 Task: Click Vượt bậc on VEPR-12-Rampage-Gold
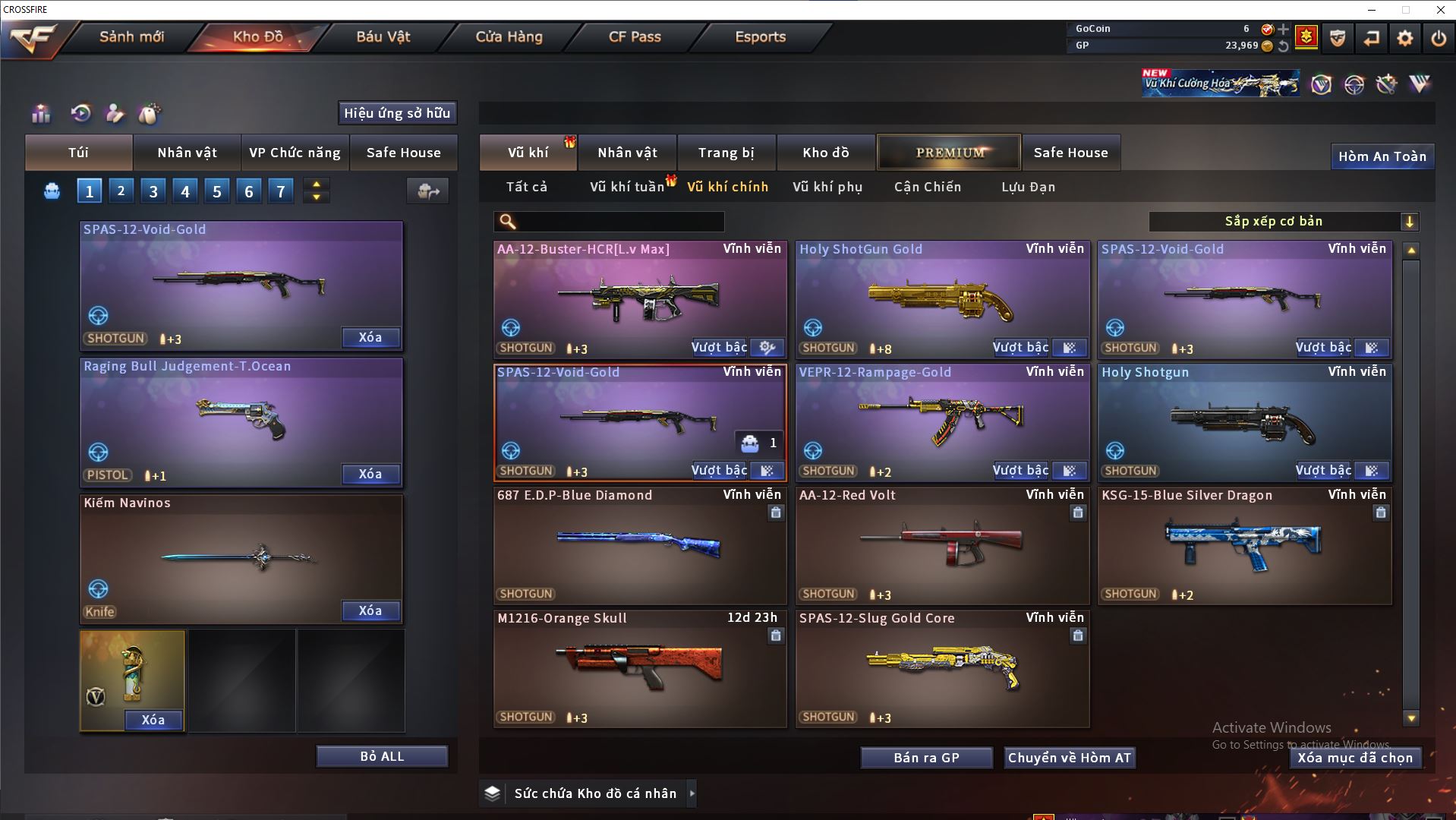click(1020, 471)
